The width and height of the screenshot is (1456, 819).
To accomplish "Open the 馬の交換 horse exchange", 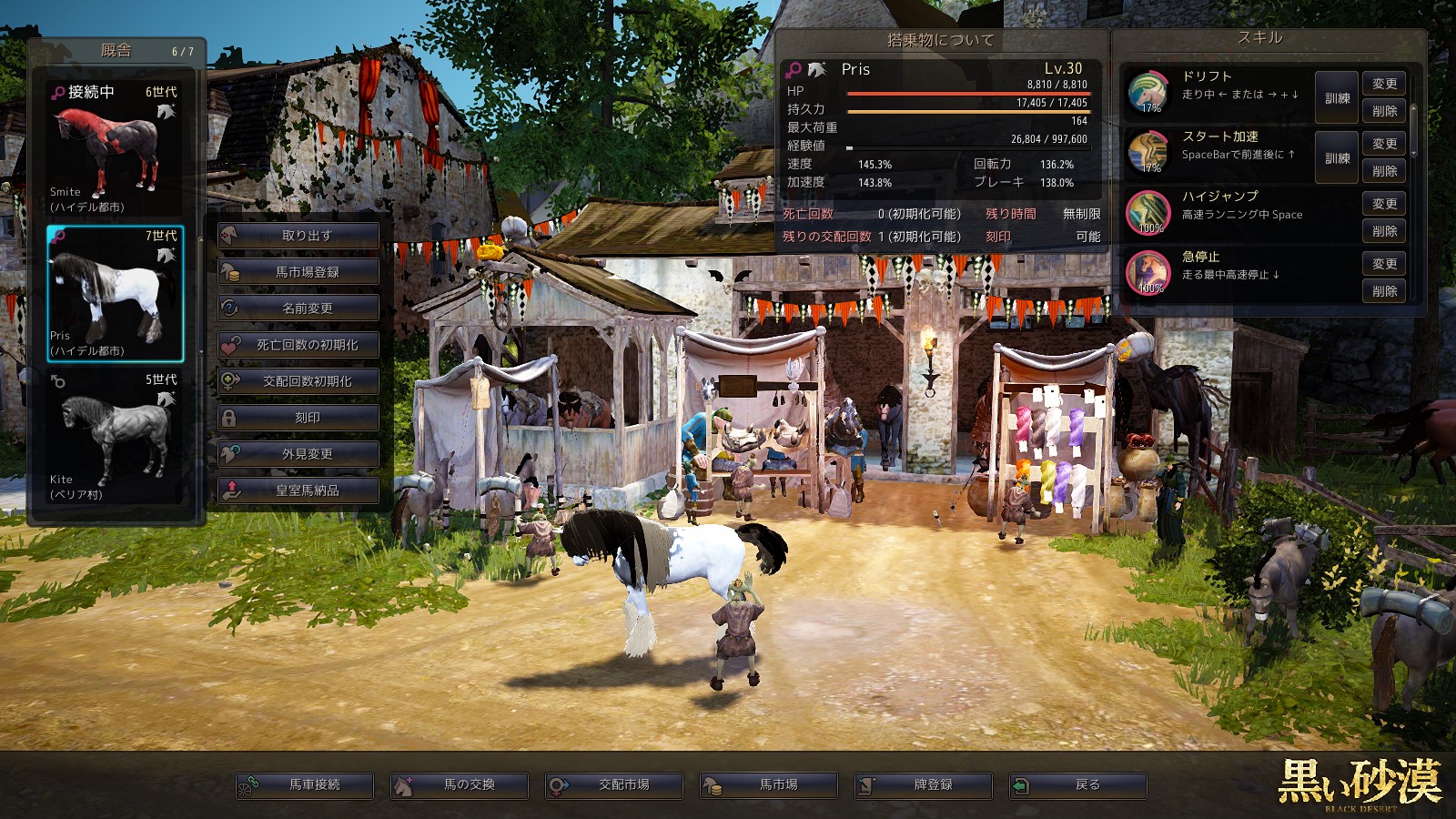I will click(460, 785).
